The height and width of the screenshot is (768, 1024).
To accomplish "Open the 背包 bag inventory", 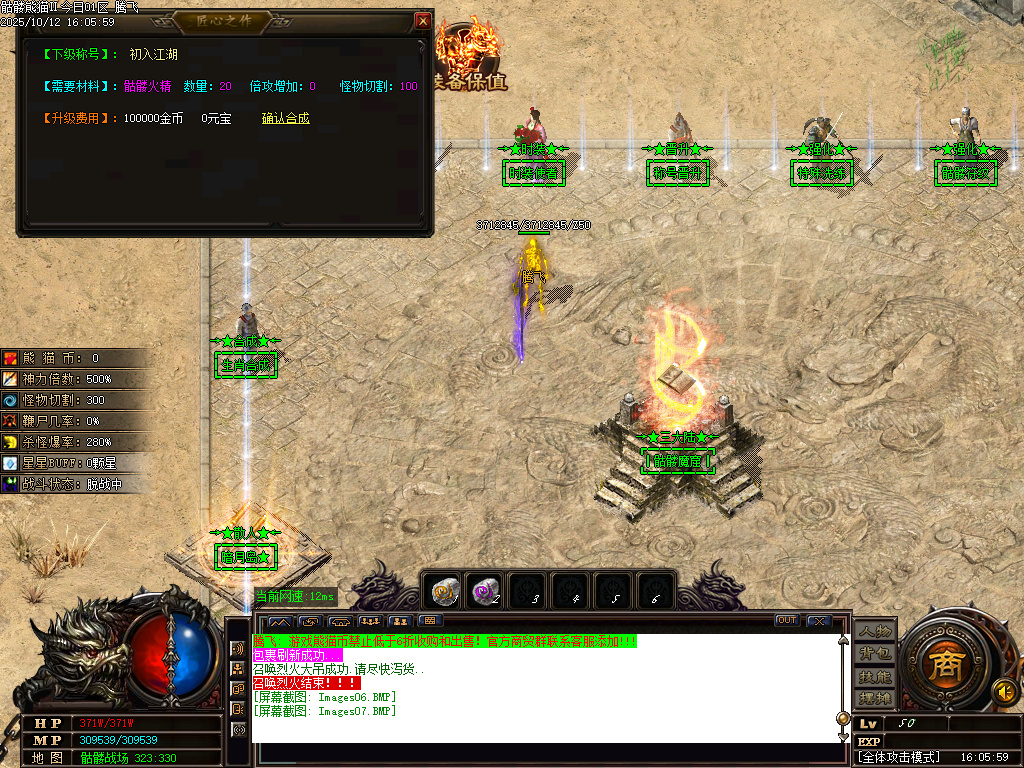I will coord(875,654).
